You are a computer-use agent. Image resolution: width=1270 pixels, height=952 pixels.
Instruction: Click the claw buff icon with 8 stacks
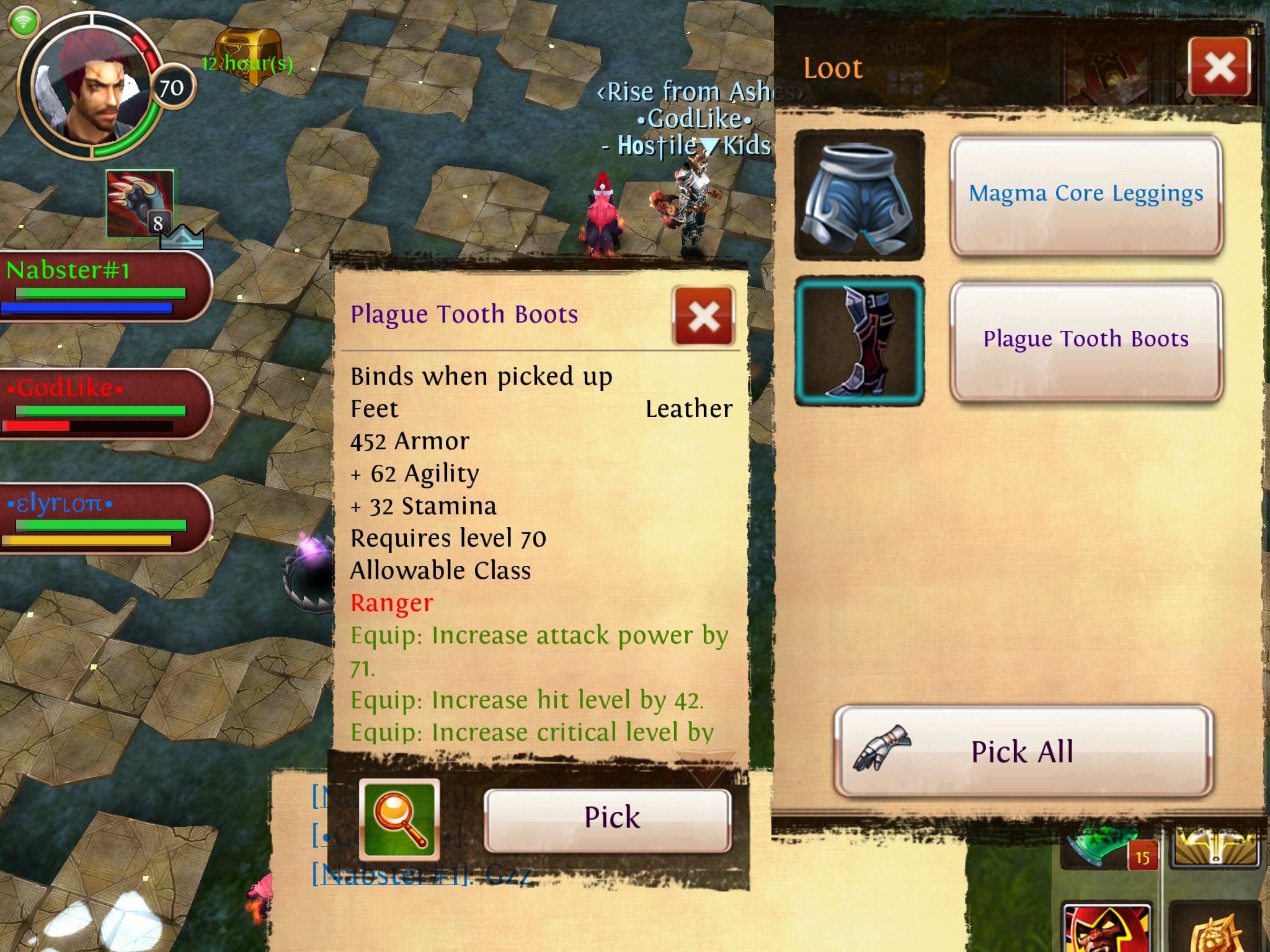coord(140,203)
